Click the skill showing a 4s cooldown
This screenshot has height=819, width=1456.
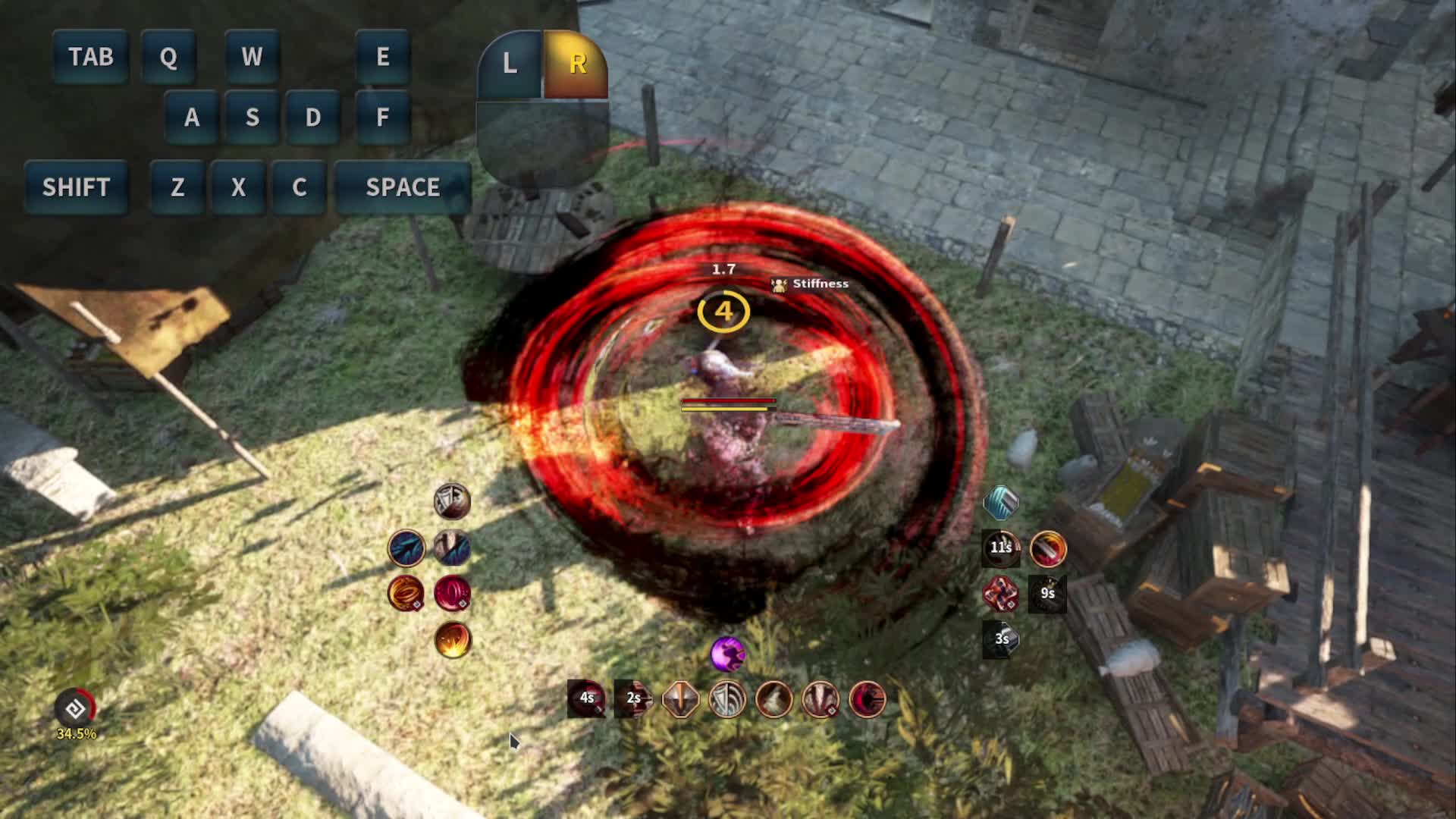coord(586,698)
